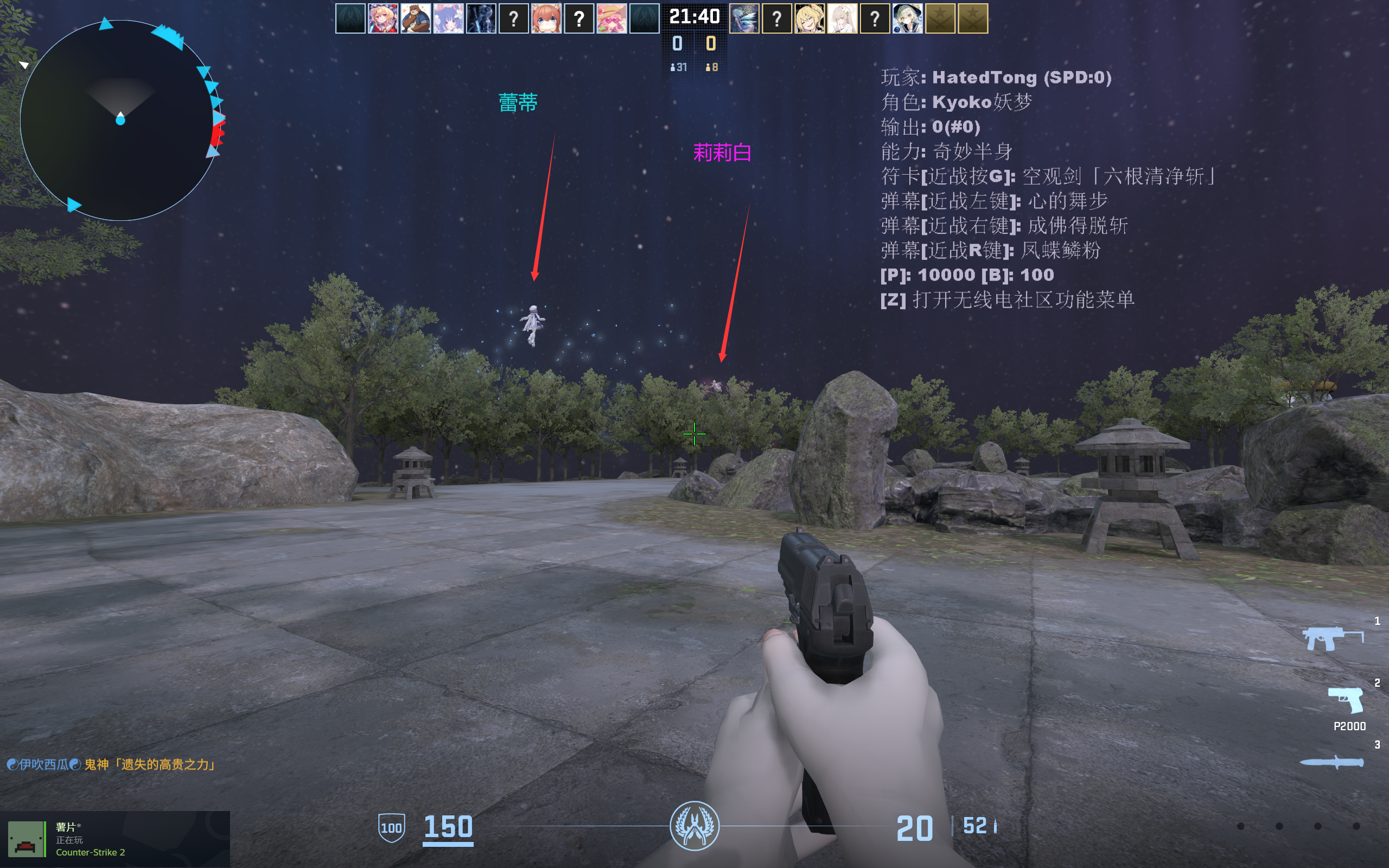Screen dimensions: 1389x868
Task: Click the yin-yang orb beside 伊吹西瓜
Action: [x=13, y=763]
